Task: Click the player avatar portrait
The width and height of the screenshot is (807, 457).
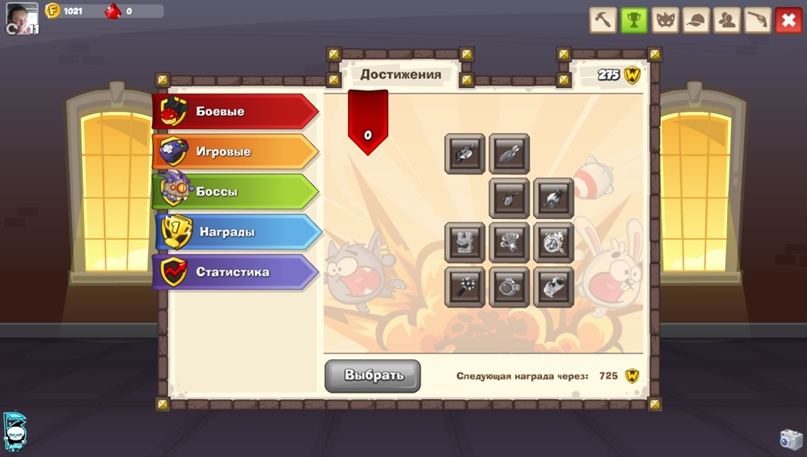Action: pyautogui.click(x=24, y=16)
